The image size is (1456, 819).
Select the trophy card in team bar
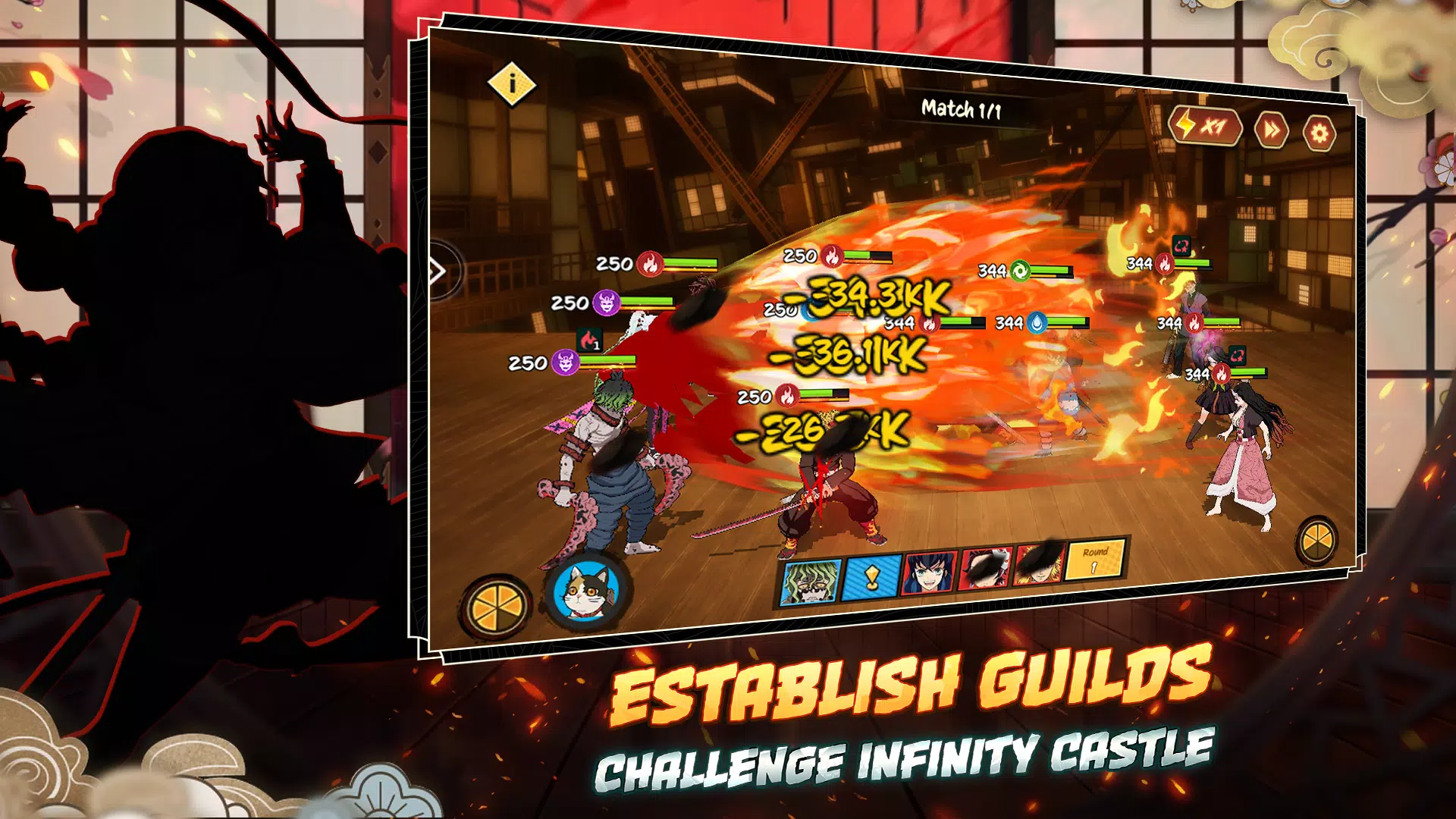coord(871,578)
